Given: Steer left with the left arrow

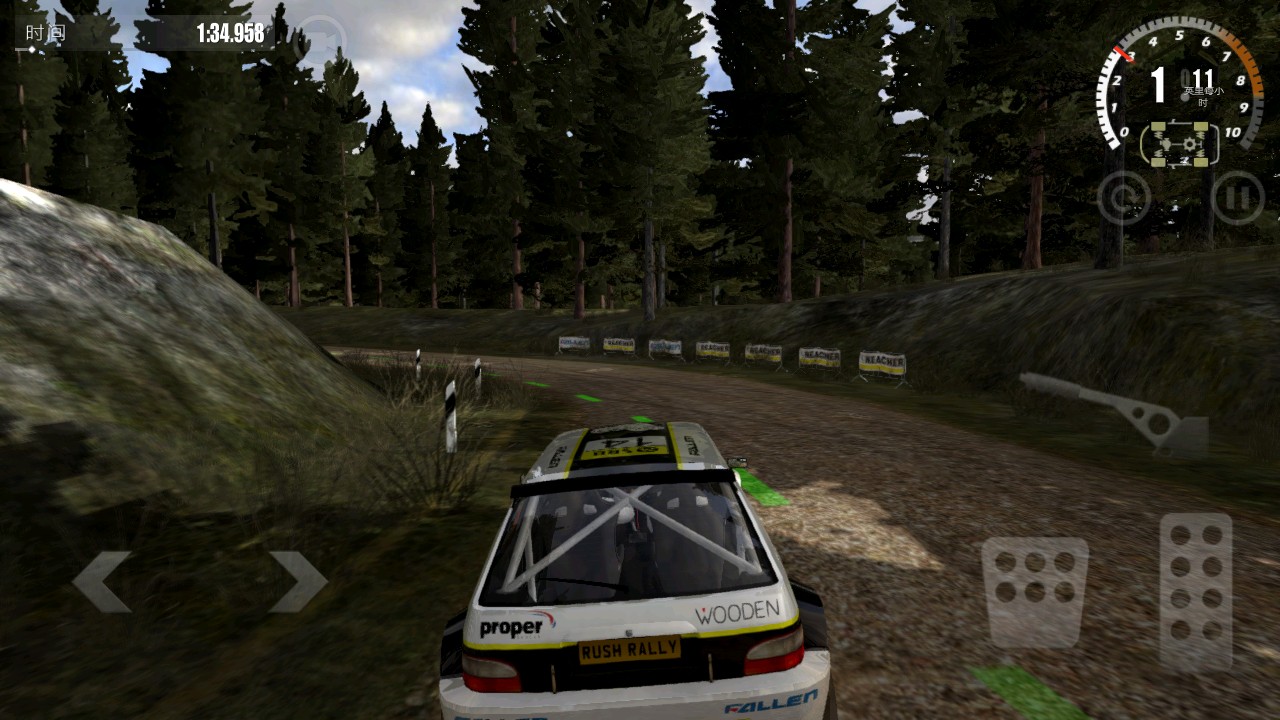Looking at the screenshot, I should point(102,581).
